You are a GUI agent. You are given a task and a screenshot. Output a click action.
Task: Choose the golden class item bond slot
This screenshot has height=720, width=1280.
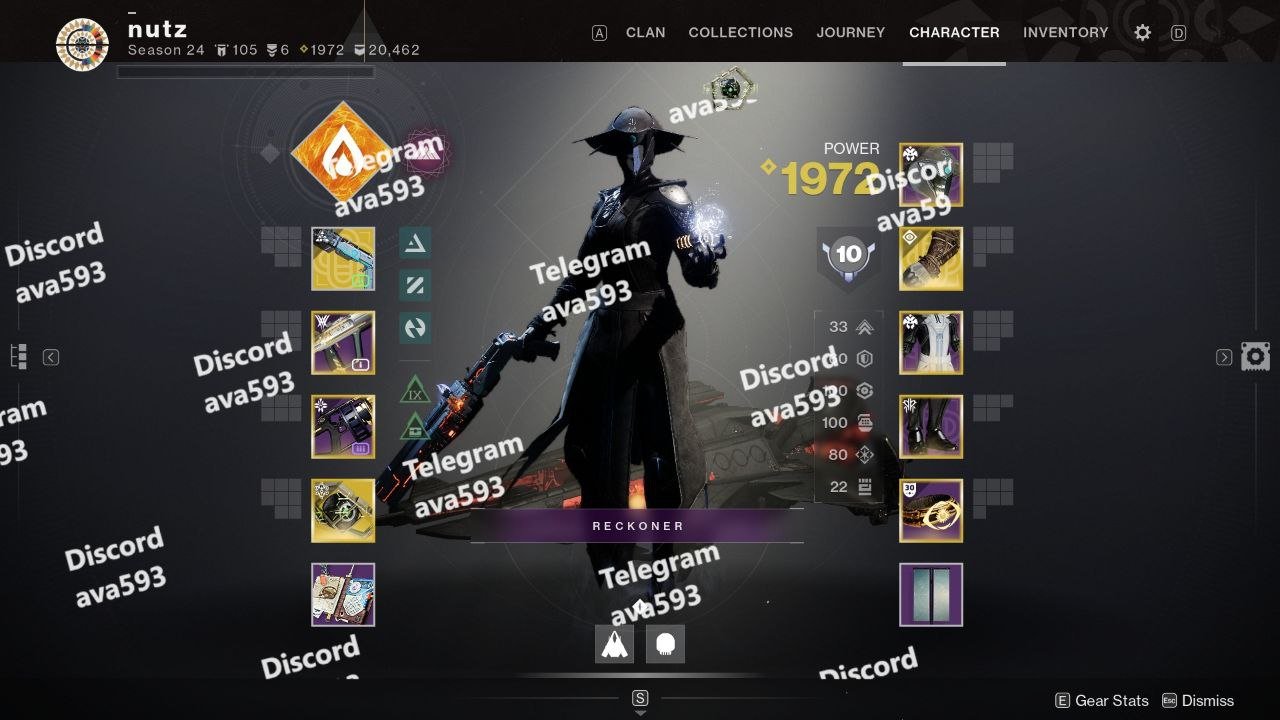pos(931,511)
